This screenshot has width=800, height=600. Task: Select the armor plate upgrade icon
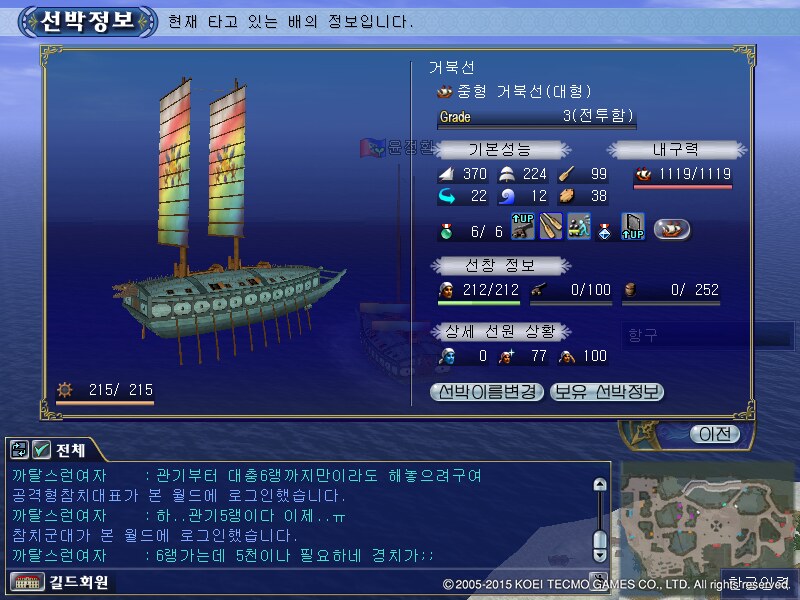click(x=633, y=228)
